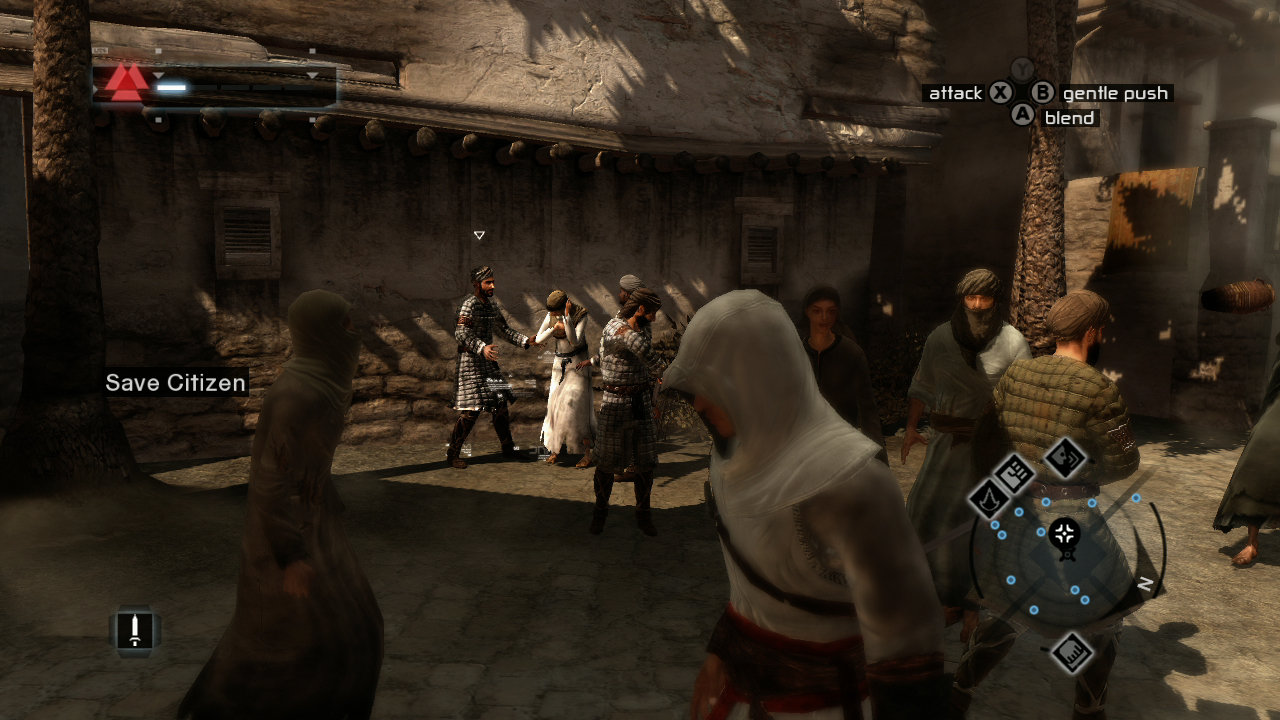Click the sword weapon icon
1280x720 pixels.
tap(134, 630)
